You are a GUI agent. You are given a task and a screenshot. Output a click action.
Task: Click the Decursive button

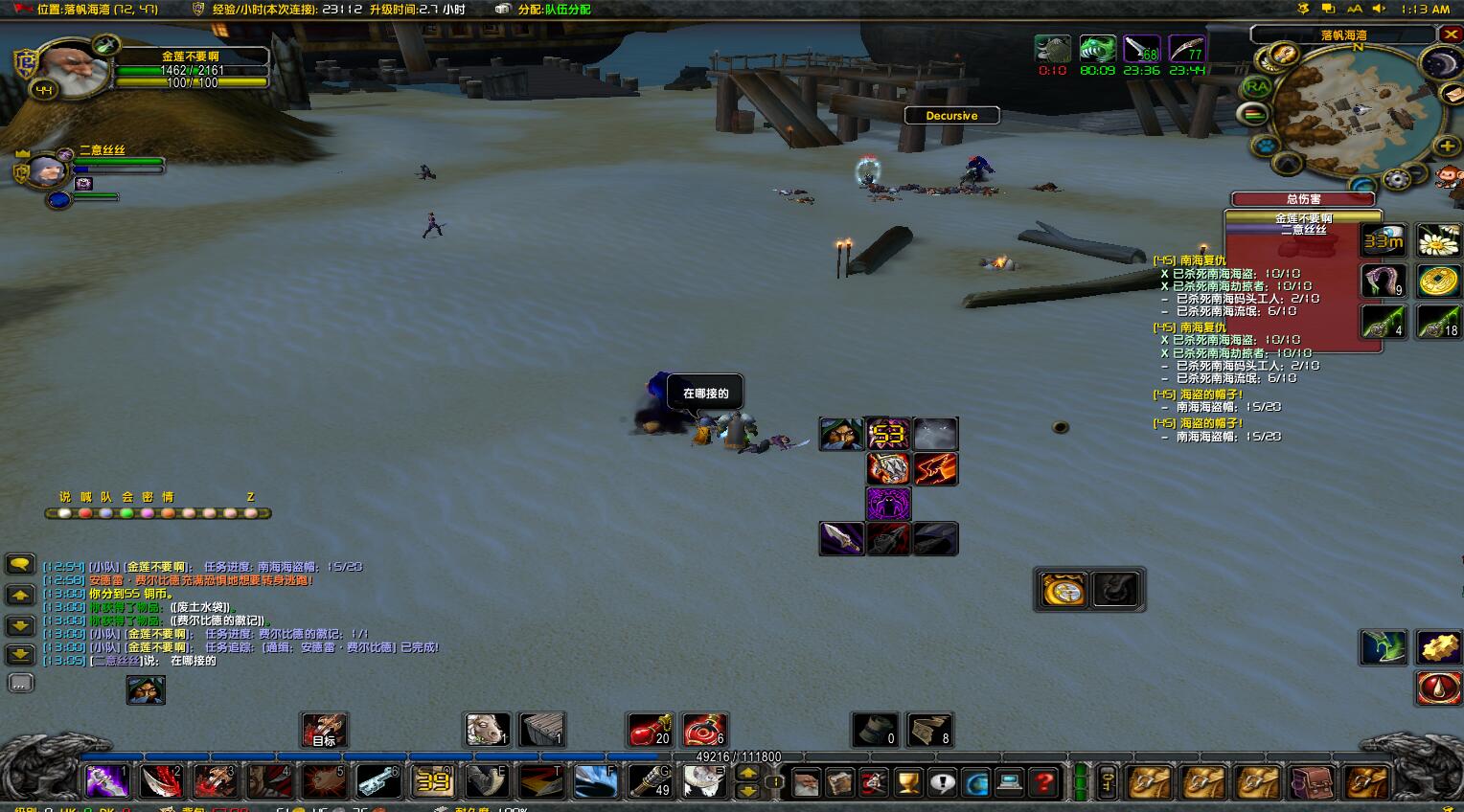pyautogui.click(x=951, y=116)
